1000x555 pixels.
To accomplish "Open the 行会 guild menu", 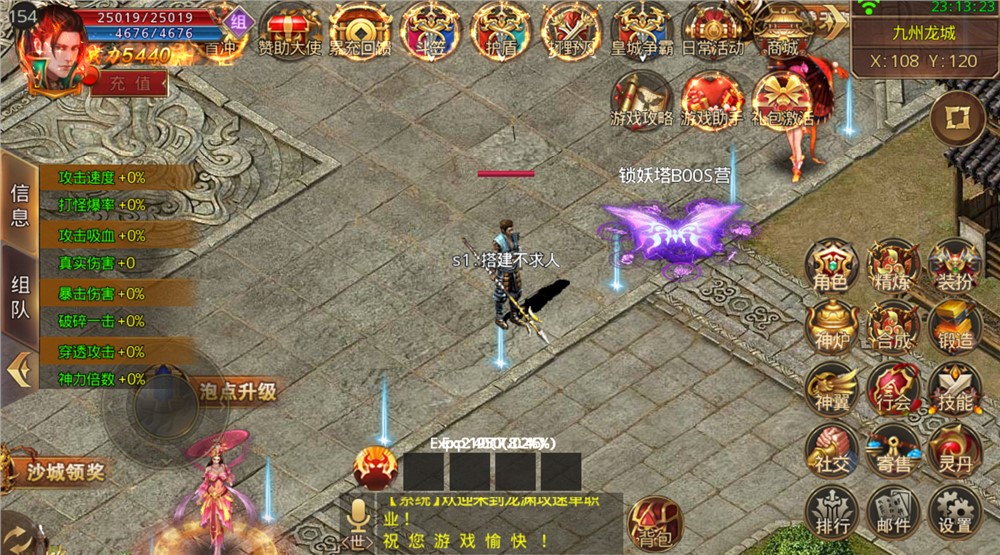I will [x=893, y=389].
